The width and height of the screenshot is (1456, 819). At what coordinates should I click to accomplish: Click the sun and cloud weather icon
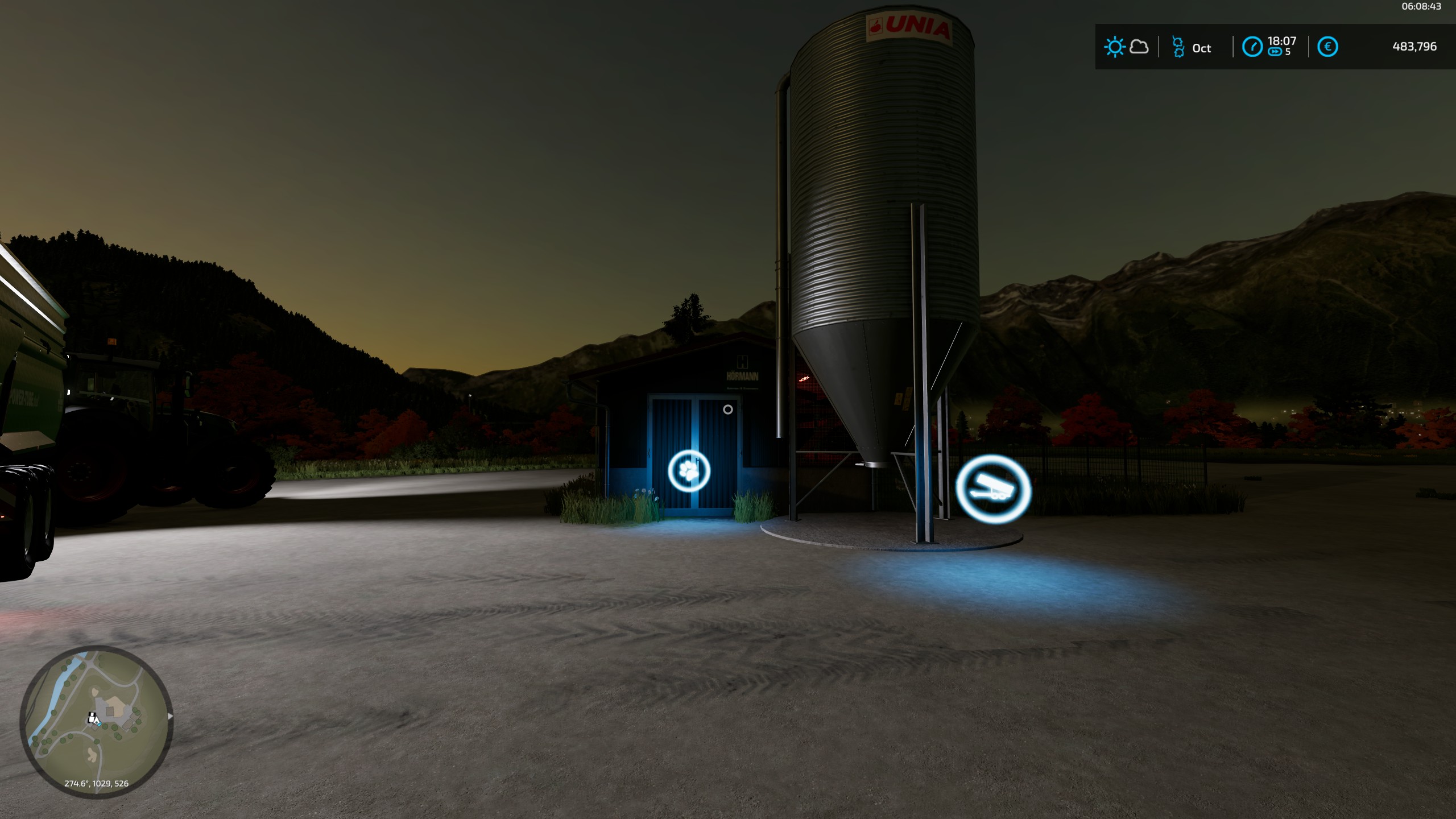coord(1126,47)
